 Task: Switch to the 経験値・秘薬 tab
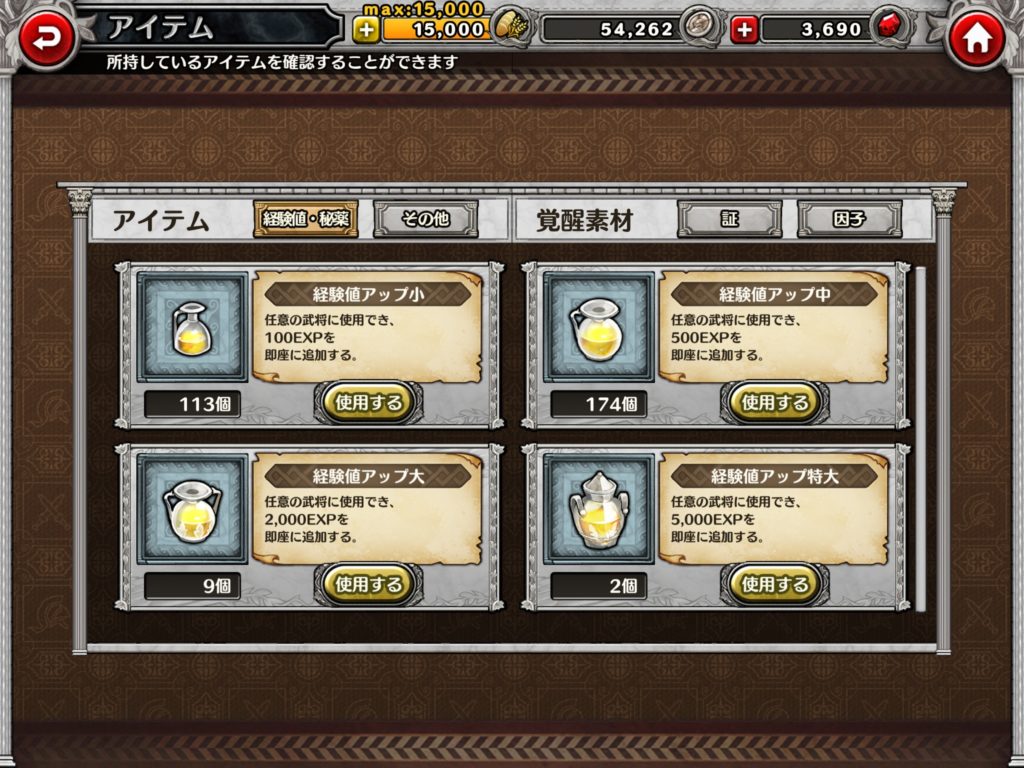pyautogui.click(x=305, y=219)
